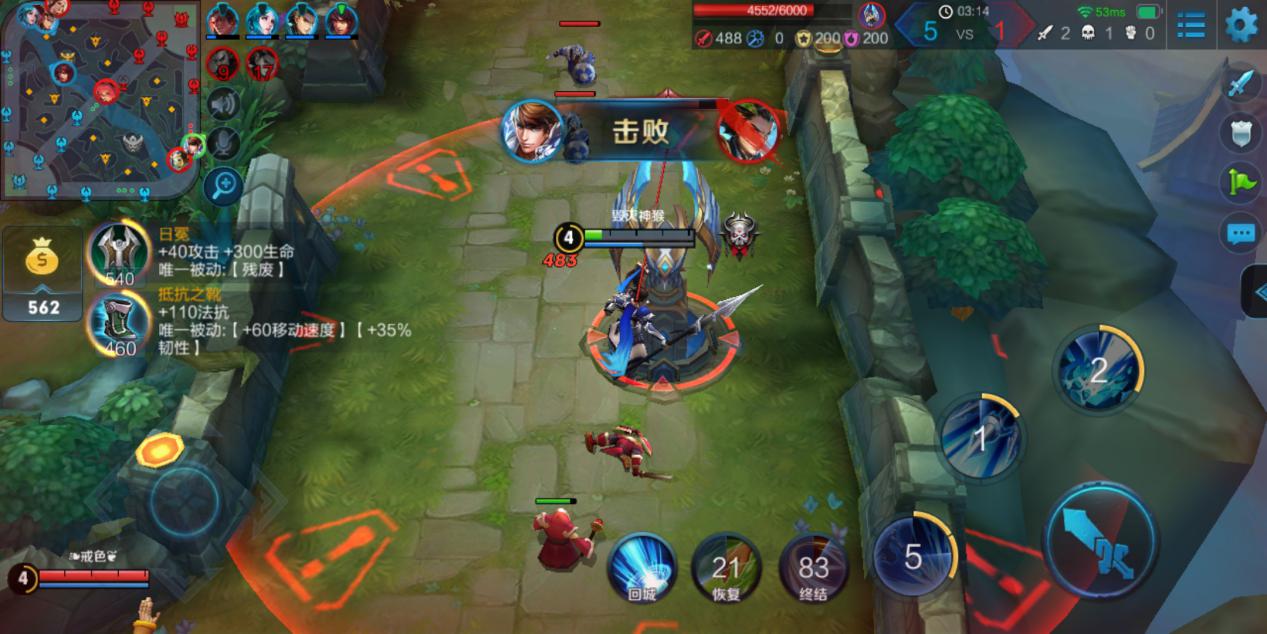1267x634 pixels.
Task: Open the gold shop showing 562
Action: 42,274
